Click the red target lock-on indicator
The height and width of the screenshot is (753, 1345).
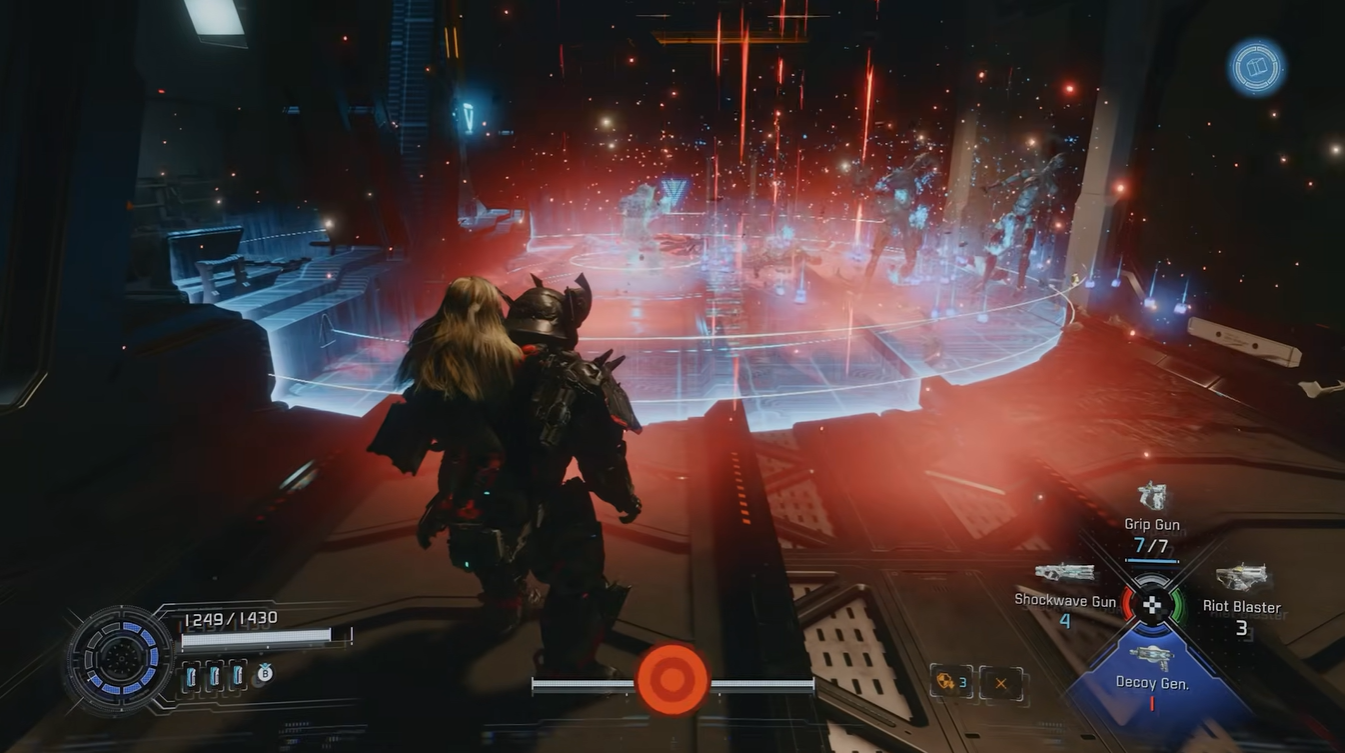tap(673, 680)
